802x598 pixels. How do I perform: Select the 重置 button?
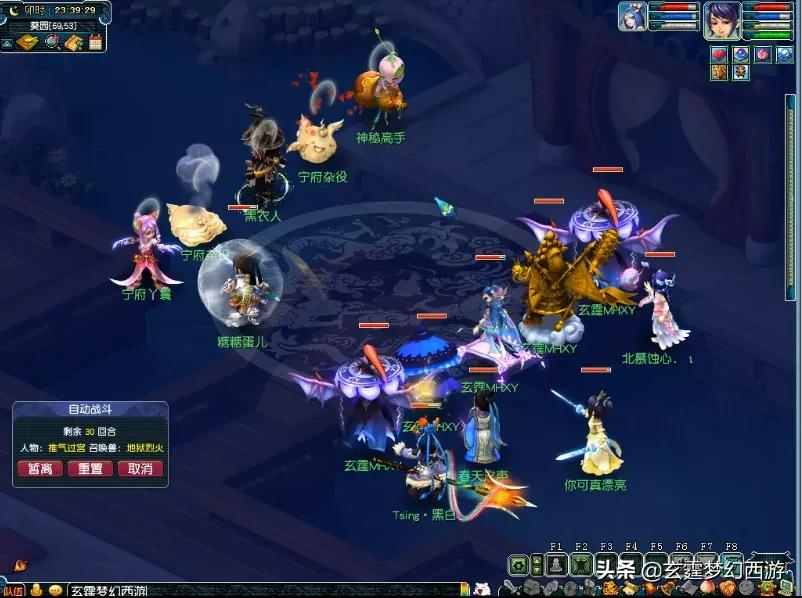click(x=90, y=469)
